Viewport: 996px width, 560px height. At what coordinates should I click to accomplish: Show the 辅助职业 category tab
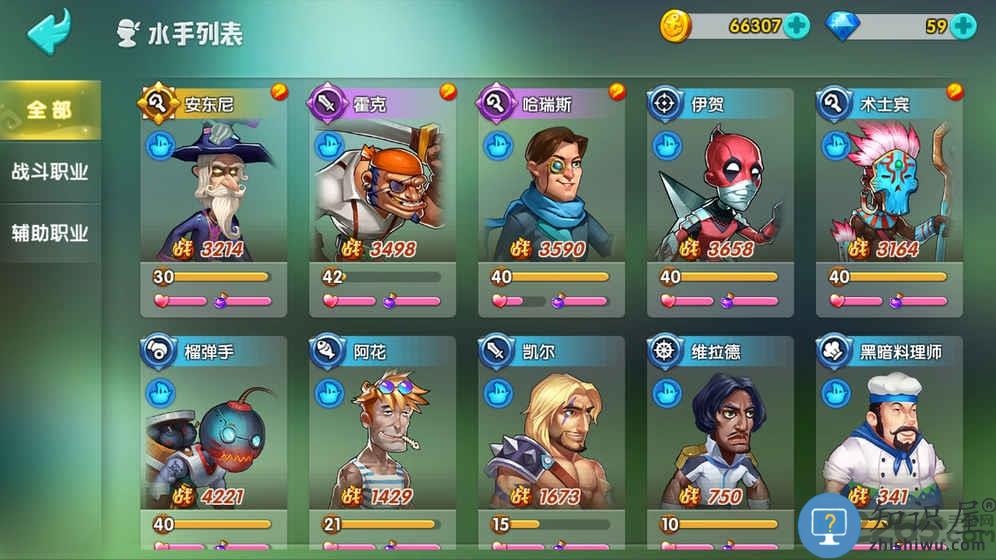[50, 233]
